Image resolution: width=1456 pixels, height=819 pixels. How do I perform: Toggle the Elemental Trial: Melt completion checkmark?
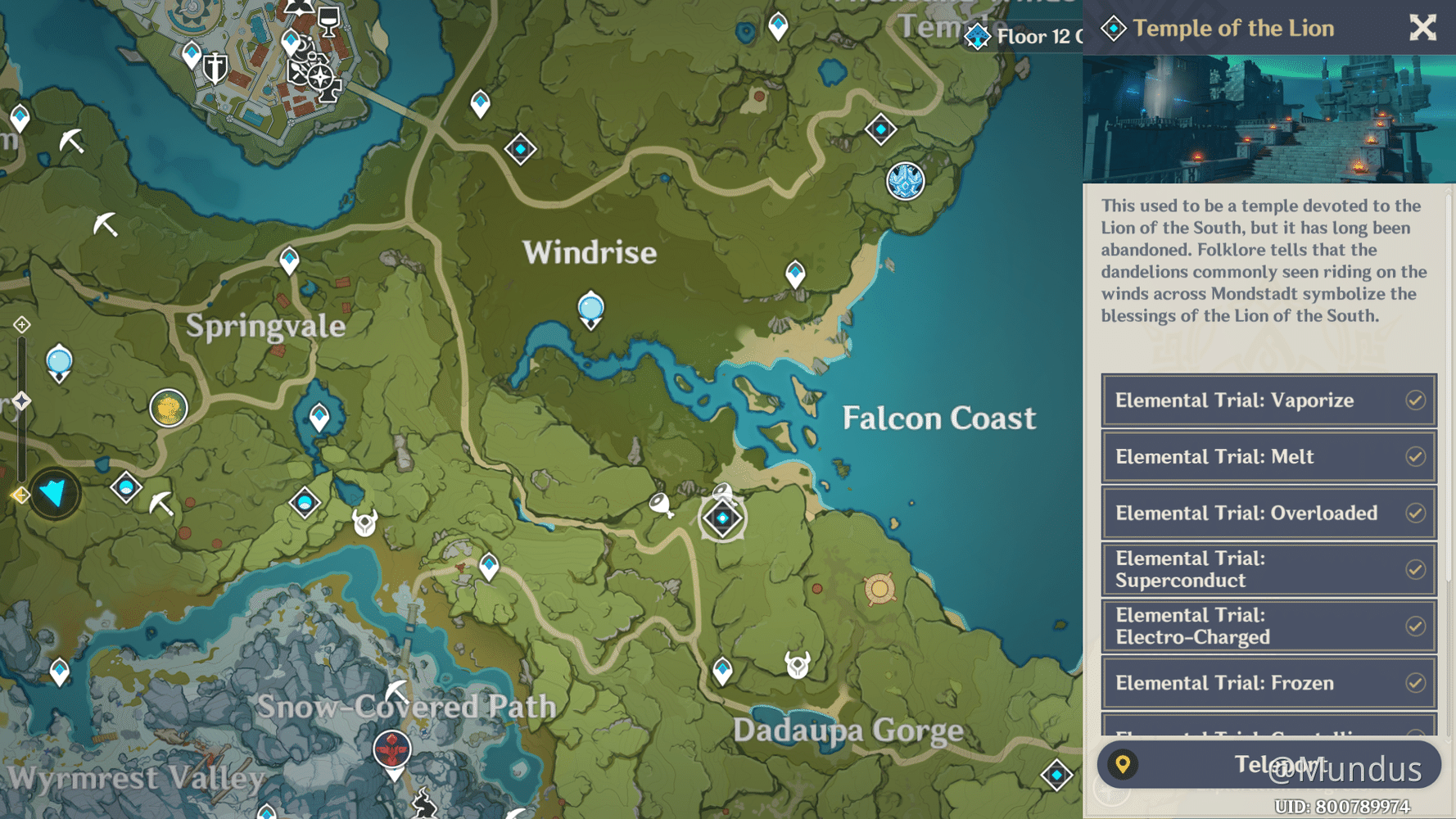point(1416,456)
